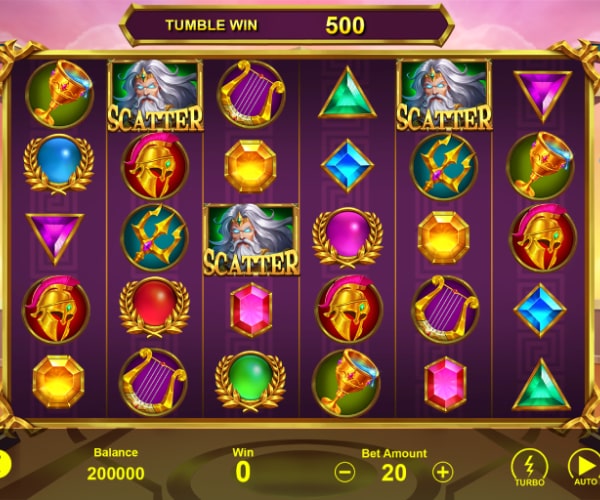This screenshot has height=500, width=600.
Task: Click the yellow round button at bottom-left edge
Action: 4,465
